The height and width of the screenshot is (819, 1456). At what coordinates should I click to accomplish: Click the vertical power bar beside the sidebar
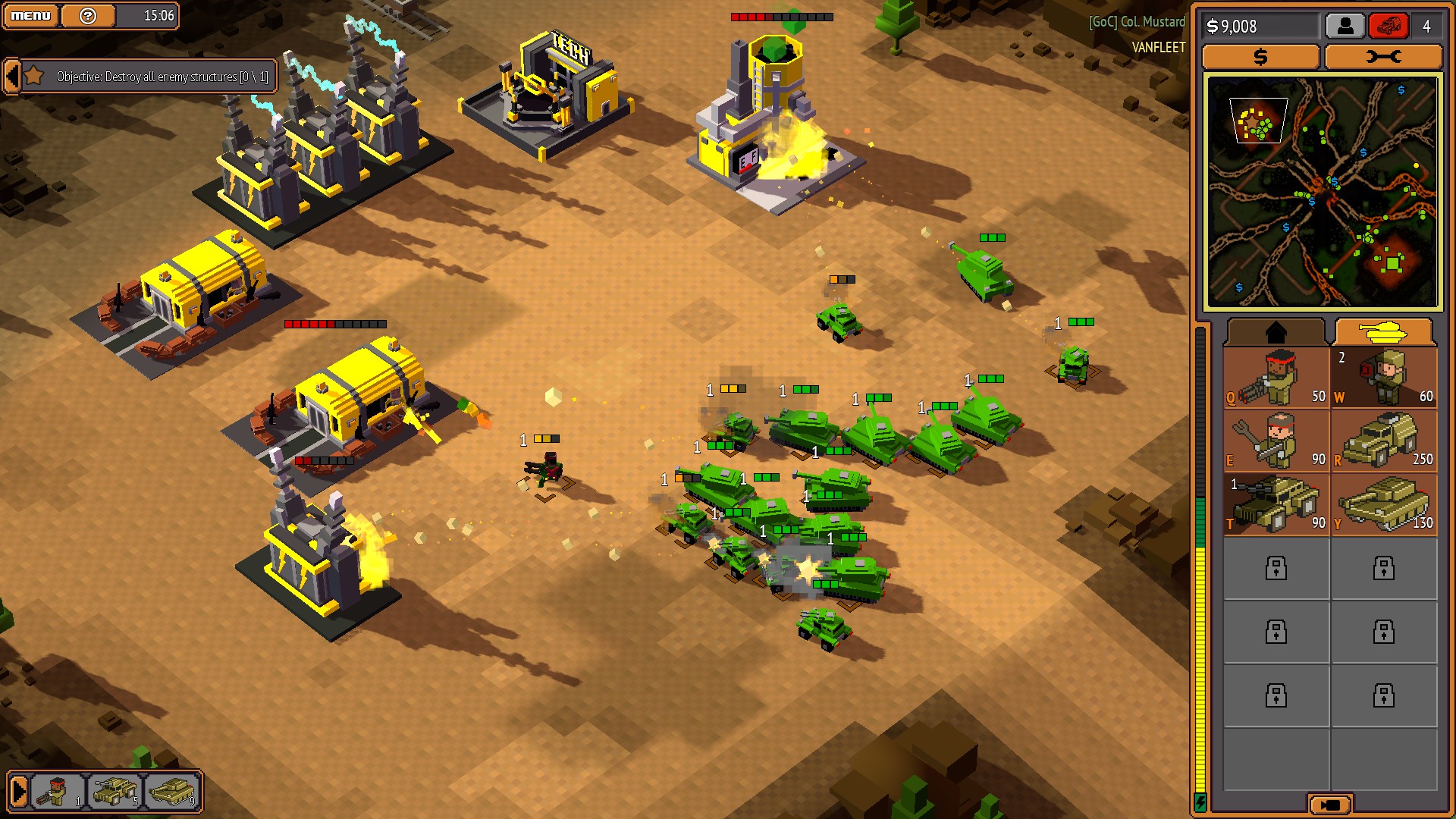pos(1203,569)
